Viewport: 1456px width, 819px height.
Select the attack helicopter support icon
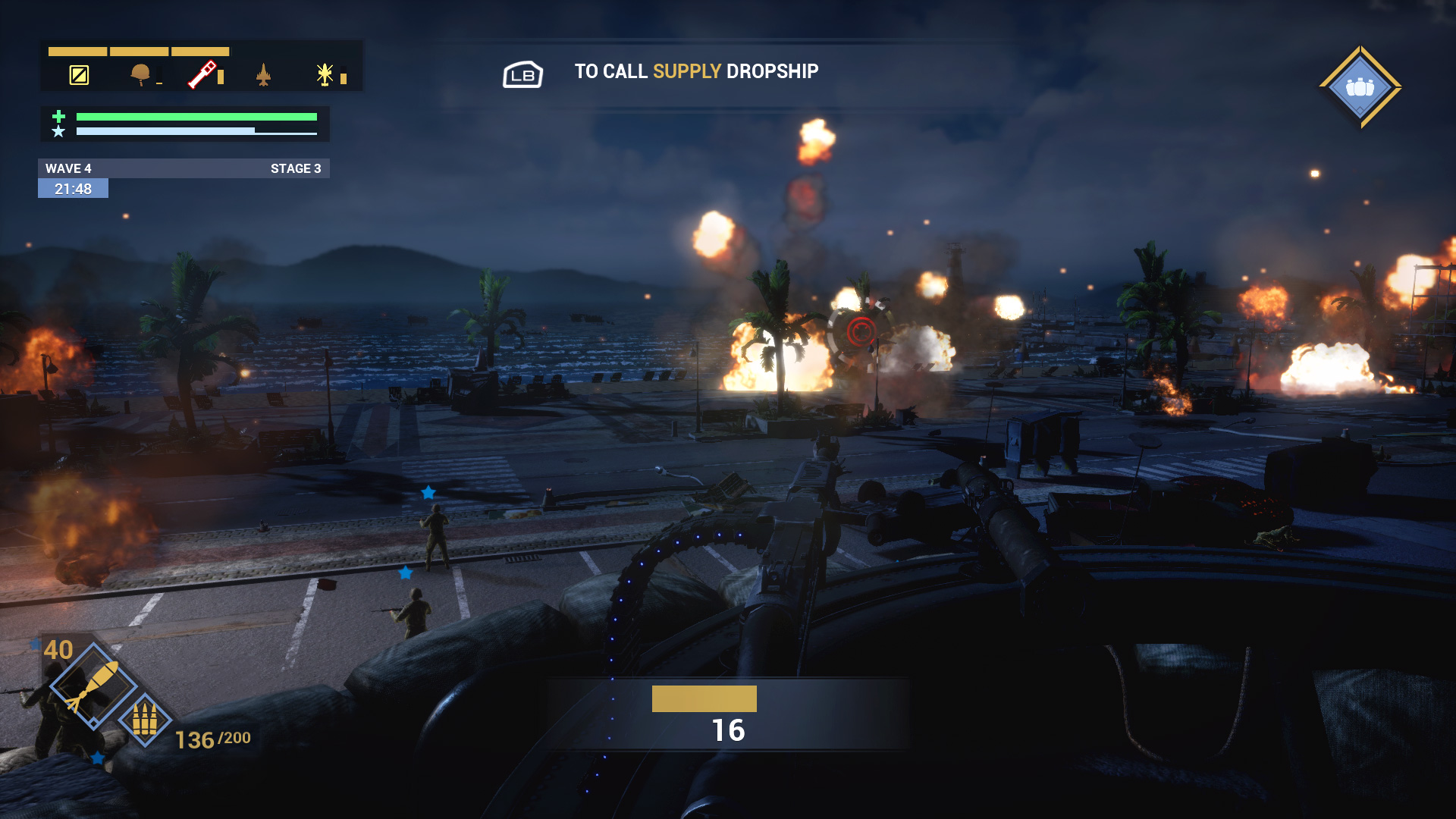tap(325, 74)
